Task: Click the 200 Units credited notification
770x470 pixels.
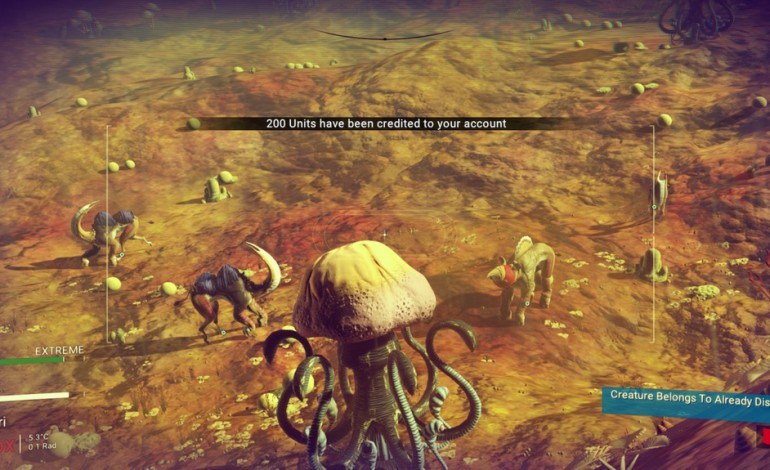Action: [x=385, y=124]
